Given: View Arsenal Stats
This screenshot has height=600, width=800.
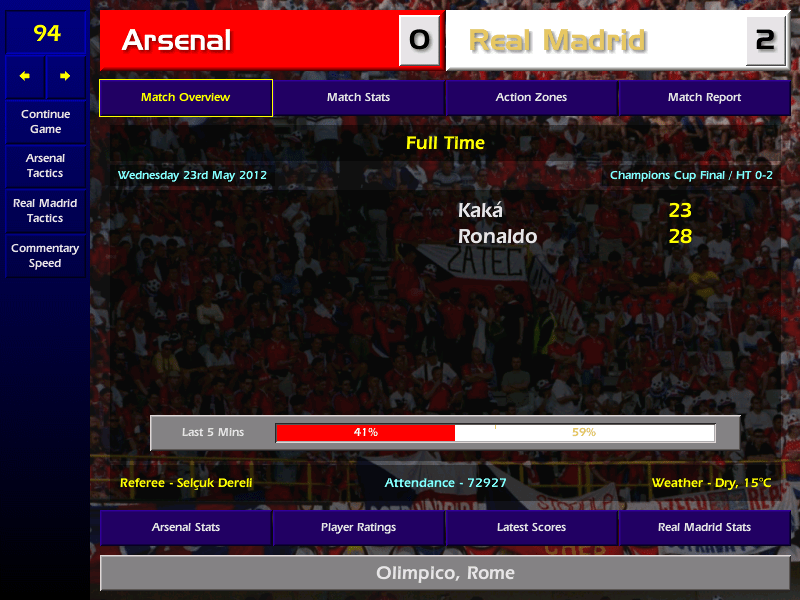Looking at the screenshot, I should click(185, 527).
